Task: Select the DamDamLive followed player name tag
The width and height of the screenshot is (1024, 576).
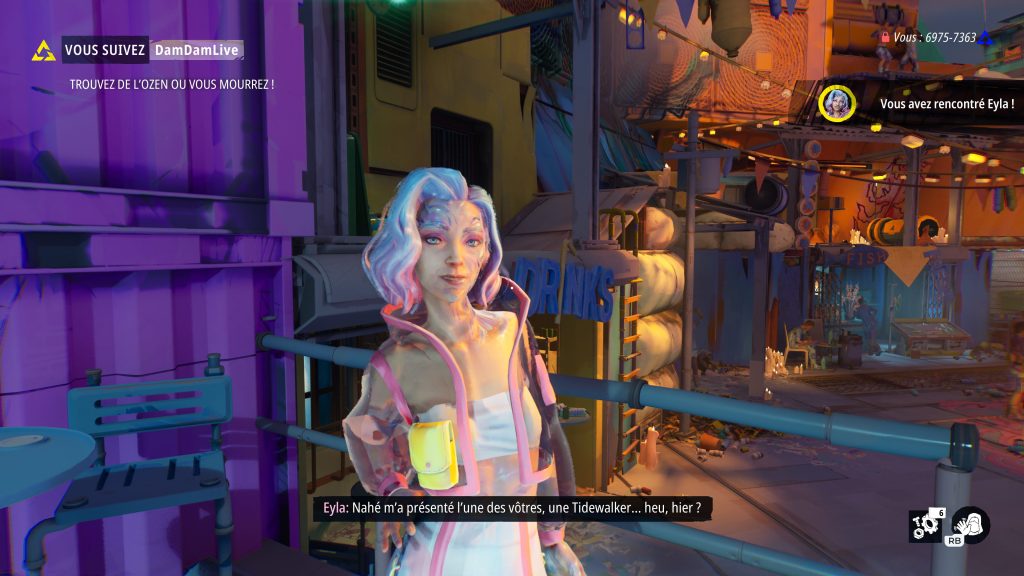Action: 197,49
